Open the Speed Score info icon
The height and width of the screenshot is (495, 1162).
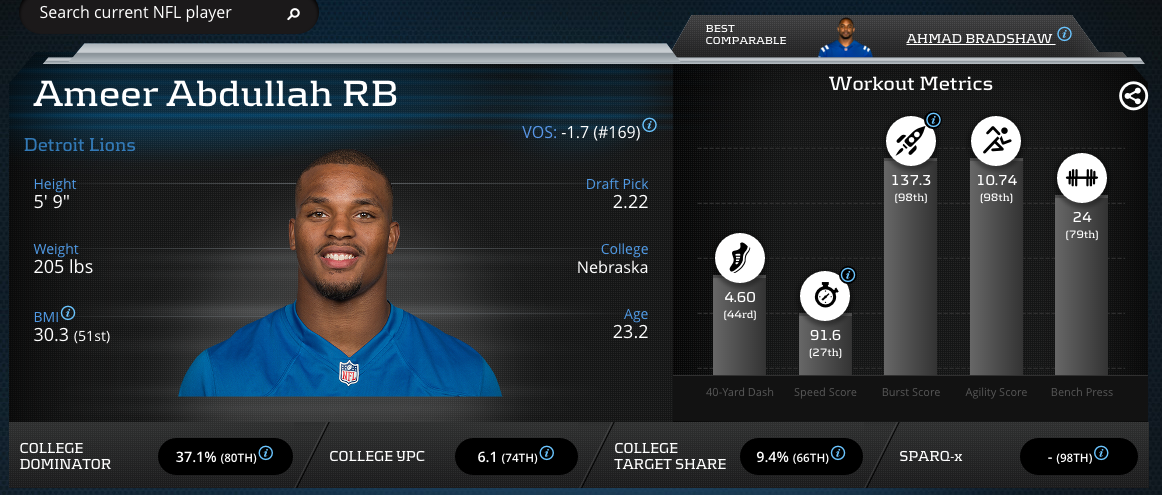coord(848,275)
